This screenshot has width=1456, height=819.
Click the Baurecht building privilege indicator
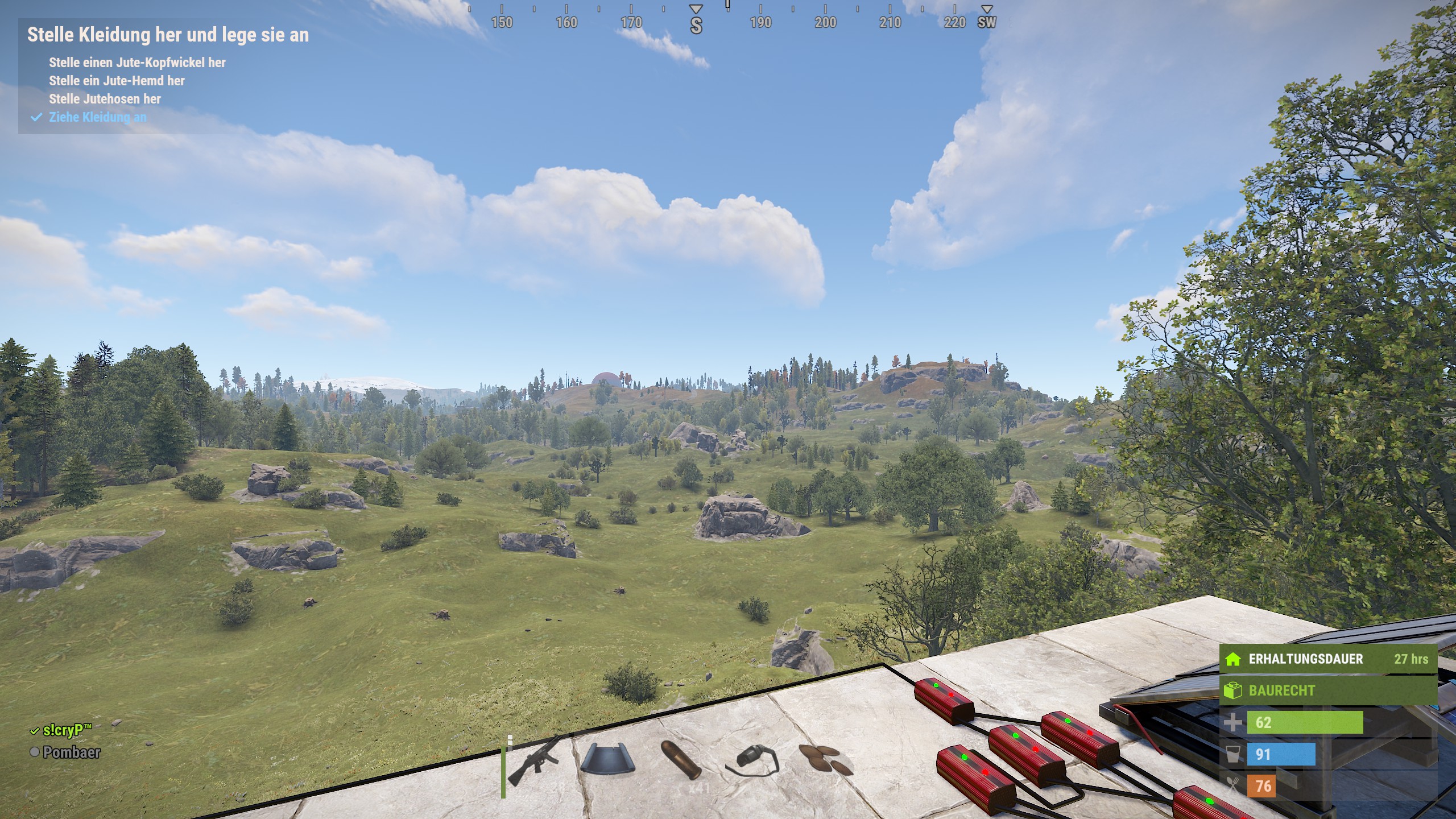tap(1327, 690)
